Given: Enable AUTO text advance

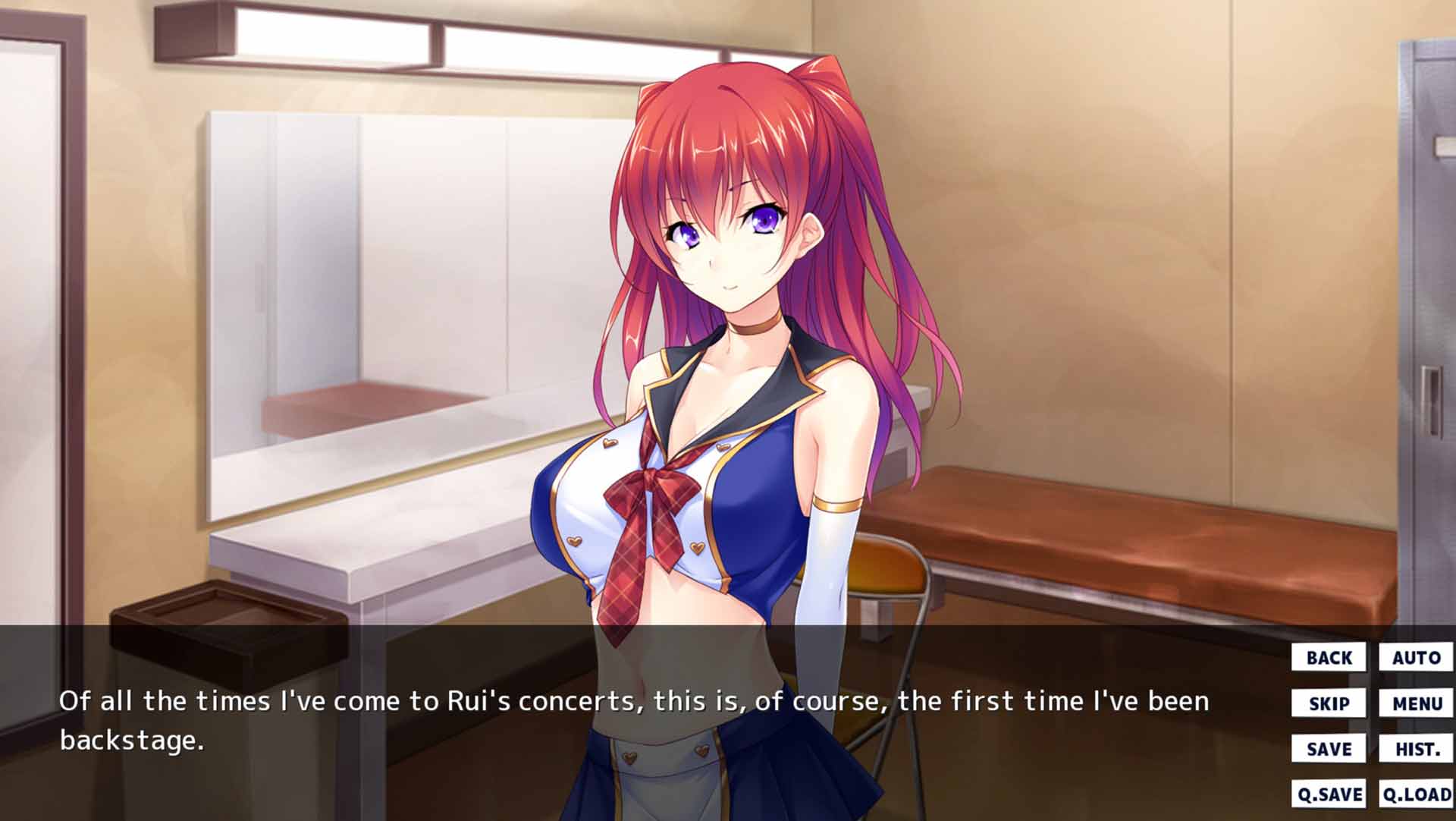Looking at the screenshot, I should pyautogui.click(x=1416, y=657).
